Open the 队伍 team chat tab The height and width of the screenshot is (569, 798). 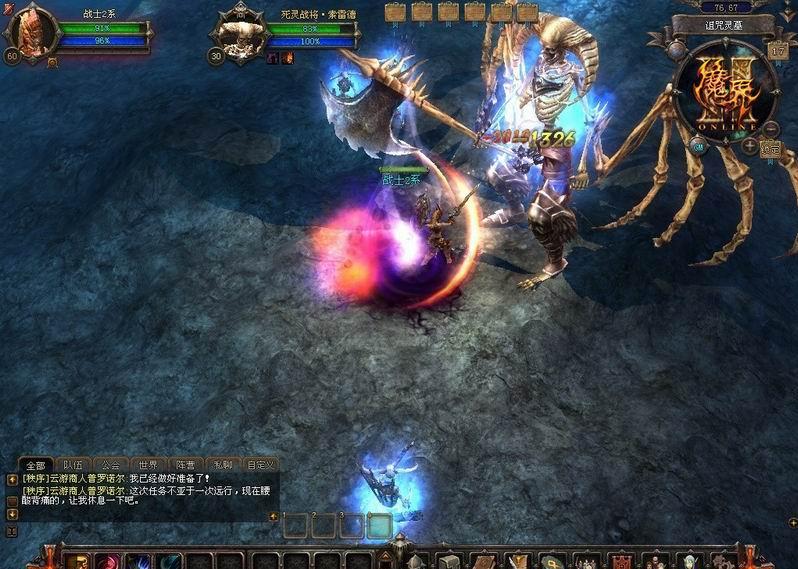[73, 465]
